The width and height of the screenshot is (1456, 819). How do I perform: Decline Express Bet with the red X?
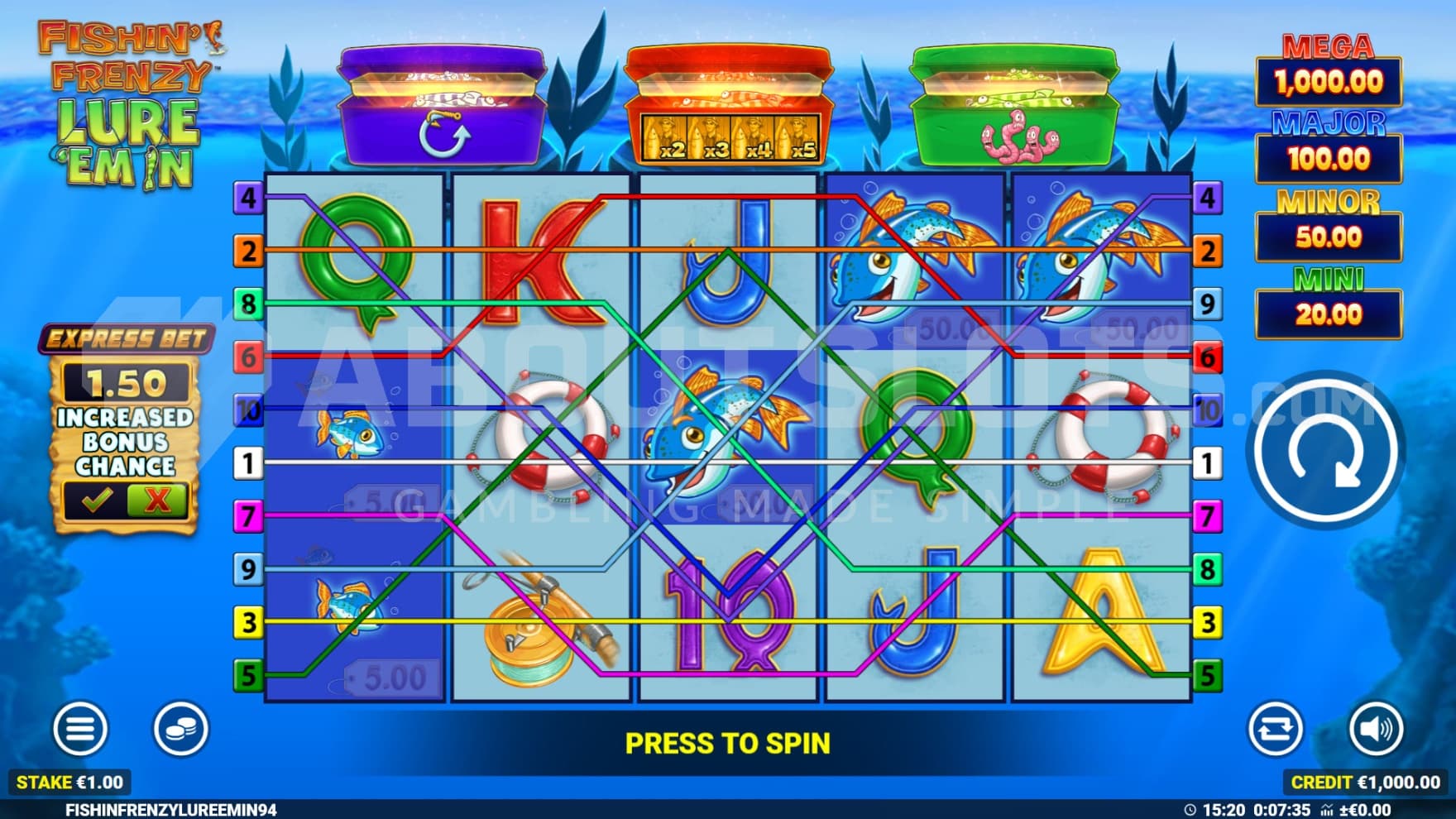156,500
